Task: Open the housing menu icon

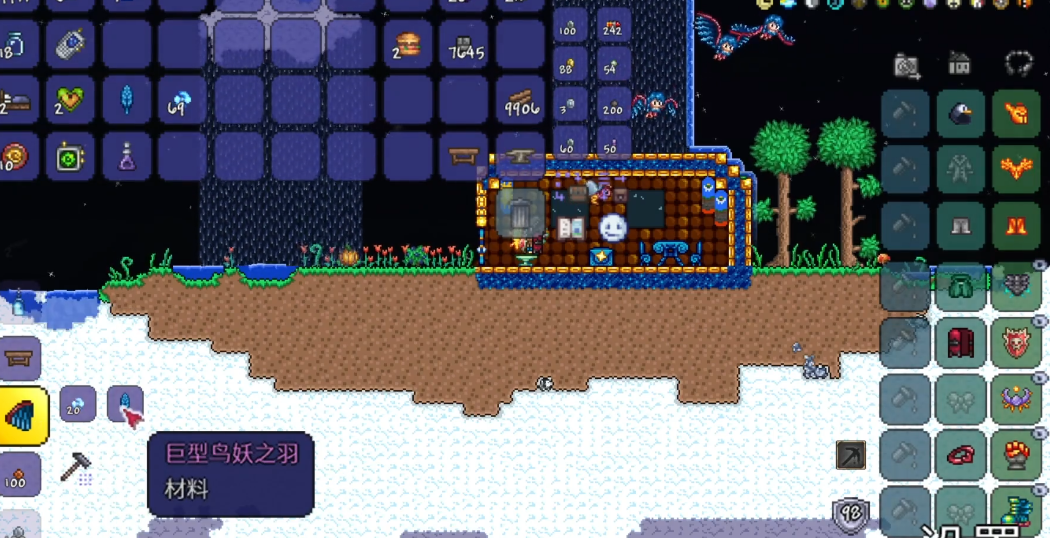Action: coord(960,65)
